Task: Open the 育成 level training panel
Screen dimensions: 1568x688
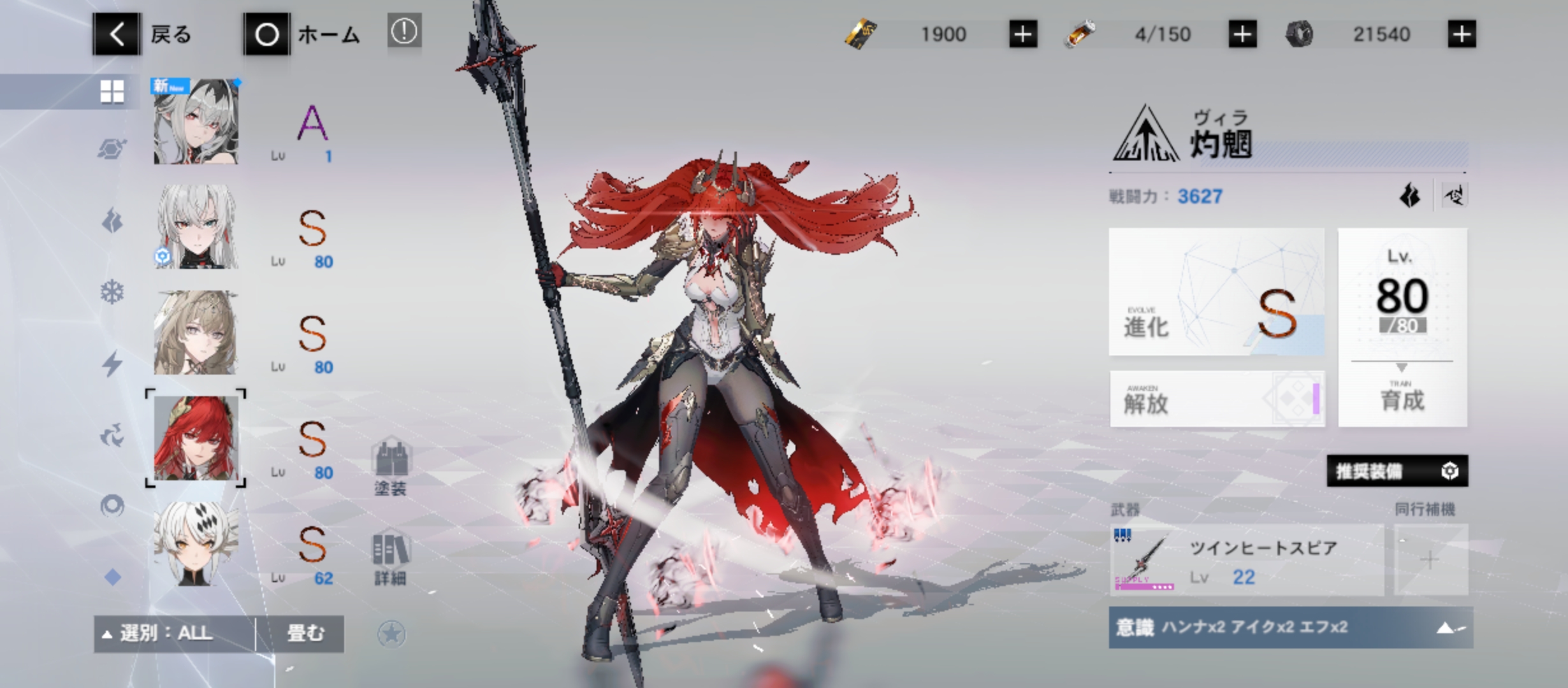Action: pos(1402,327)
